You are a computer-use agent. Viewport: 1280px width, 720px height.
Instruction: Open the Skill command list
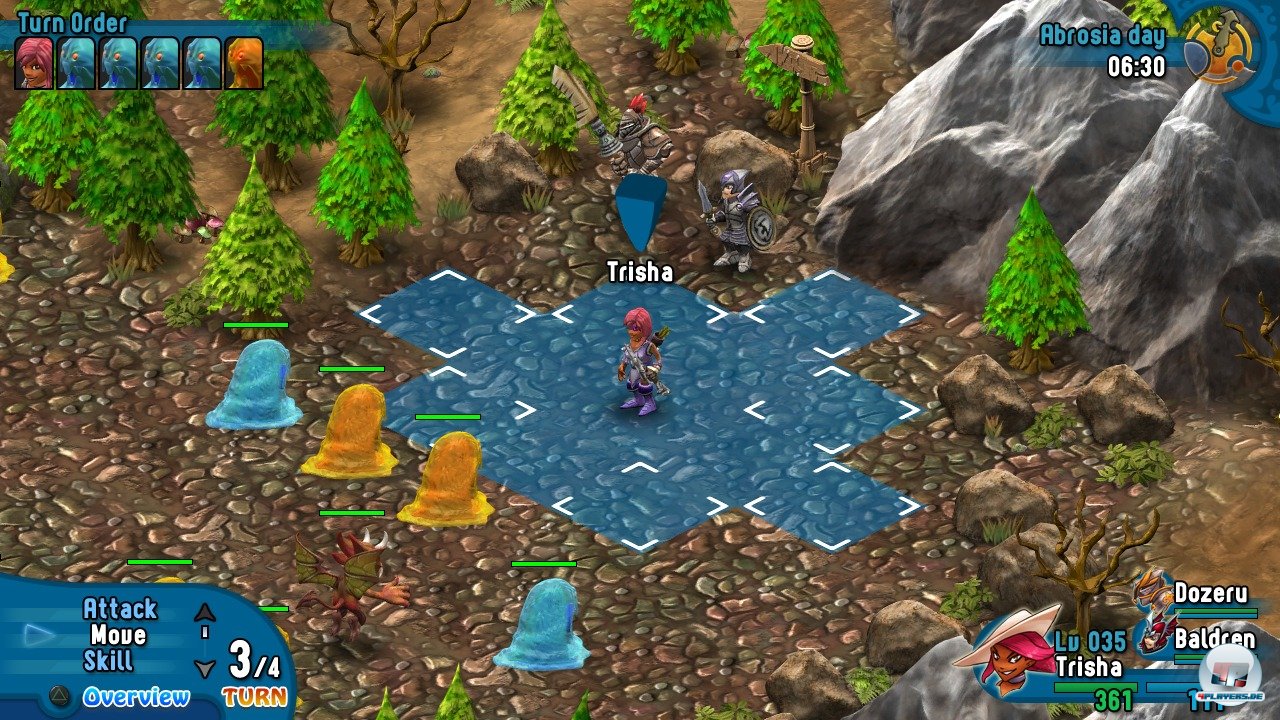[x=108, y=661]
